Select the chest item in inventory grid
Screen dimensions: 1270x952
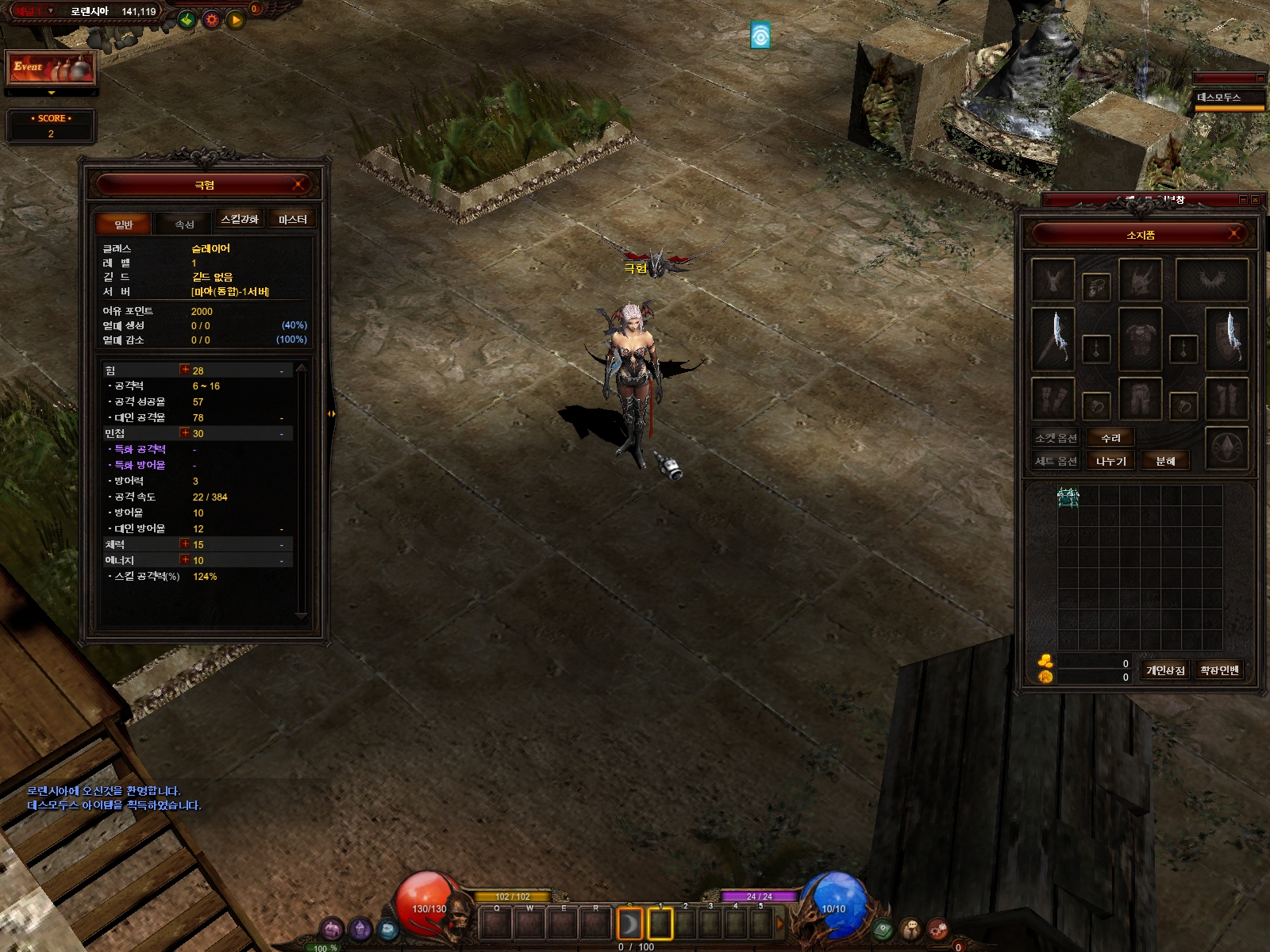click(1068, 497)
